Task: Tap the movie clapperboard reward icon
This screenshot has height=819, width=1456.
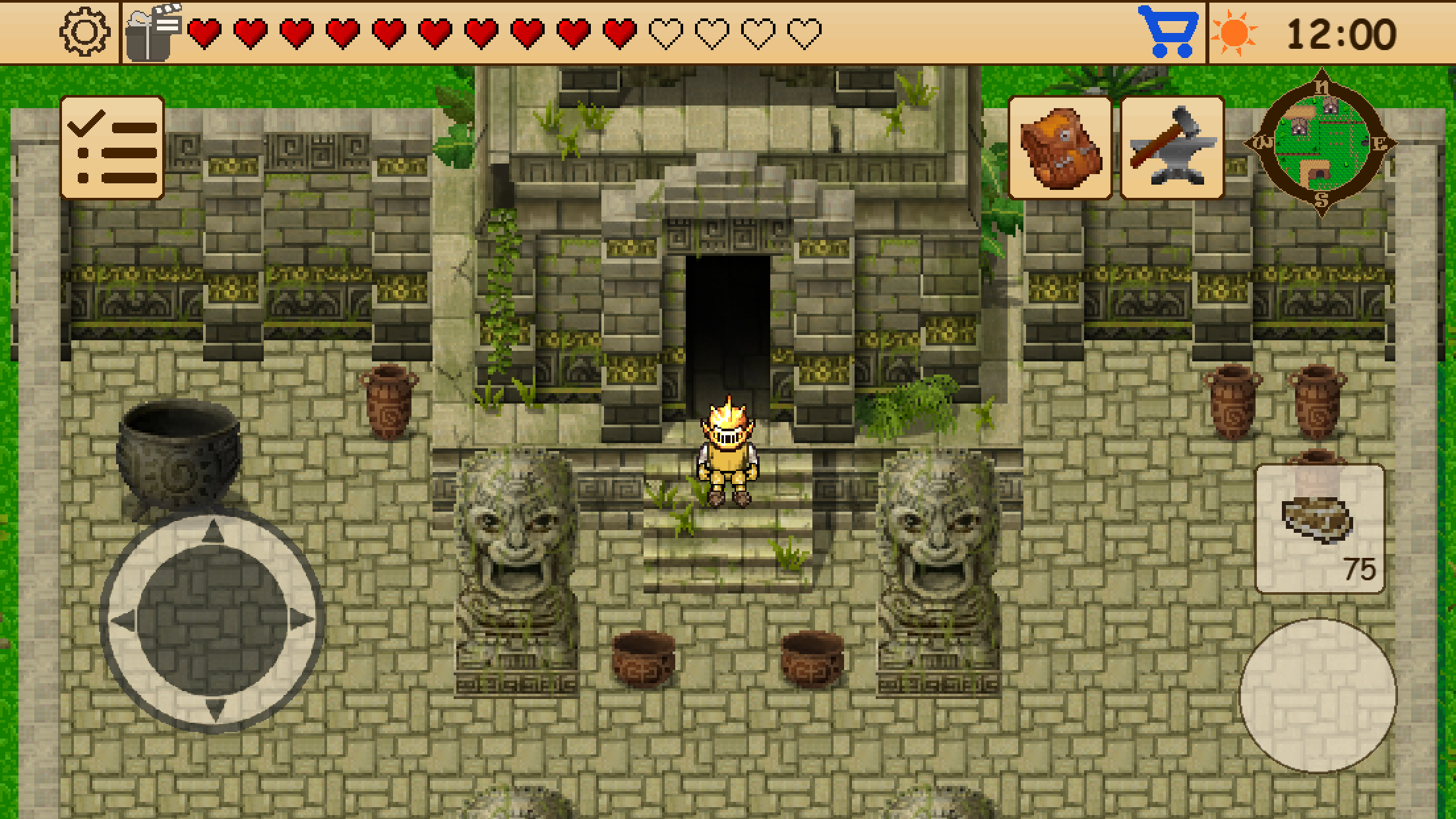Action: point(152,29)
